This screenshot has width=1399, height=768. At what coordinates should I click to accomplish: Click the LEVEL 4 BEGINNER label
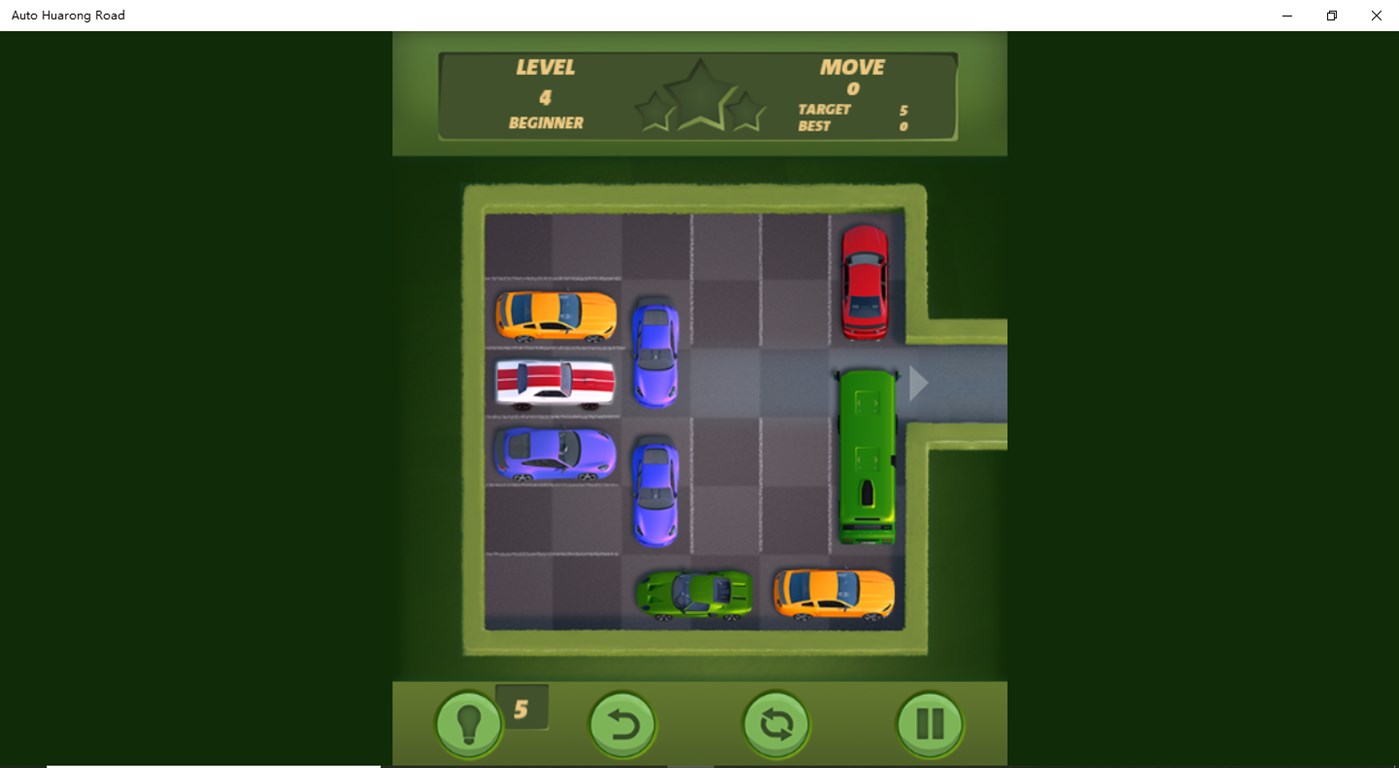point(545,93)
